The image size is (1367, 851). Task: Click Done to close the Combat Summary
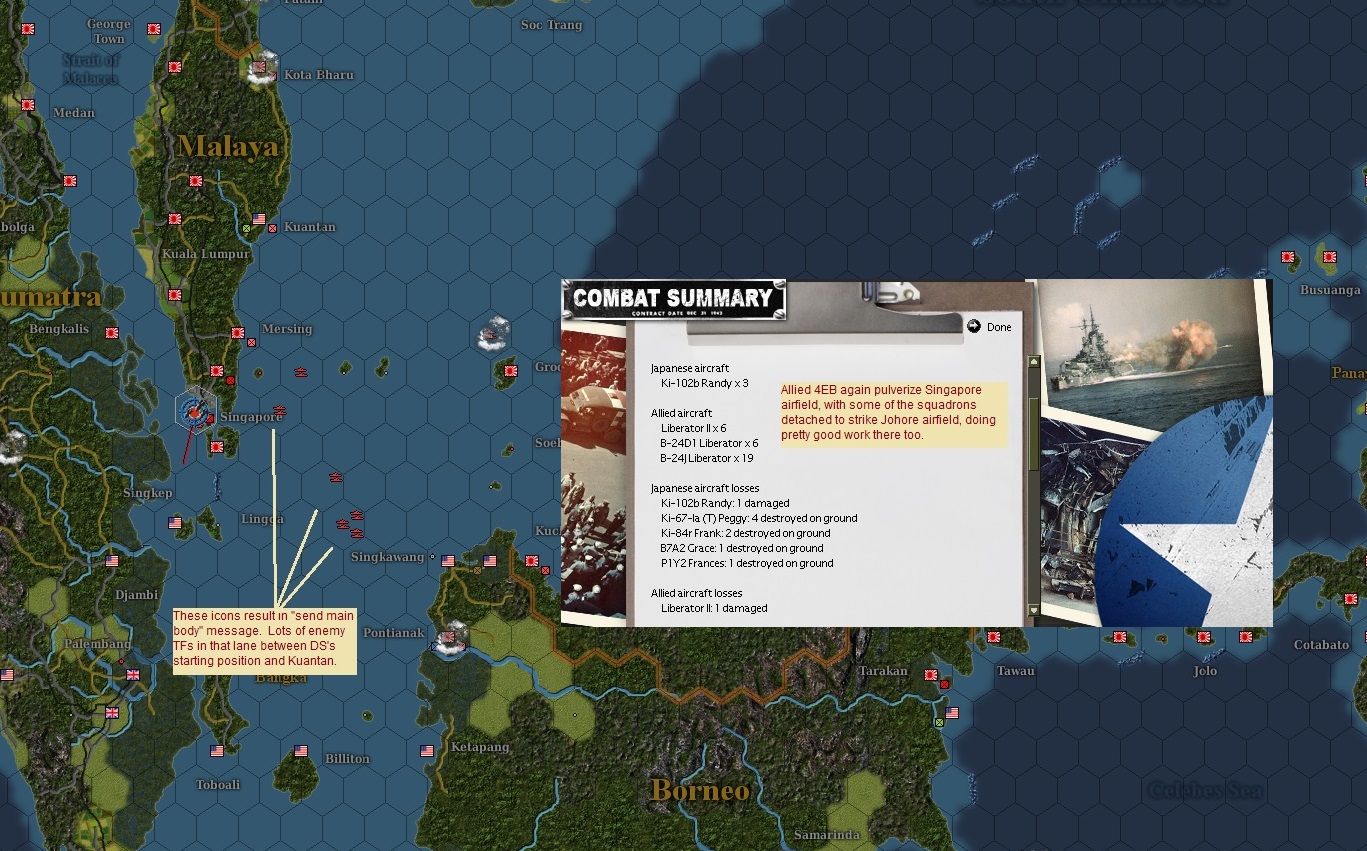[x=991, y=326]
